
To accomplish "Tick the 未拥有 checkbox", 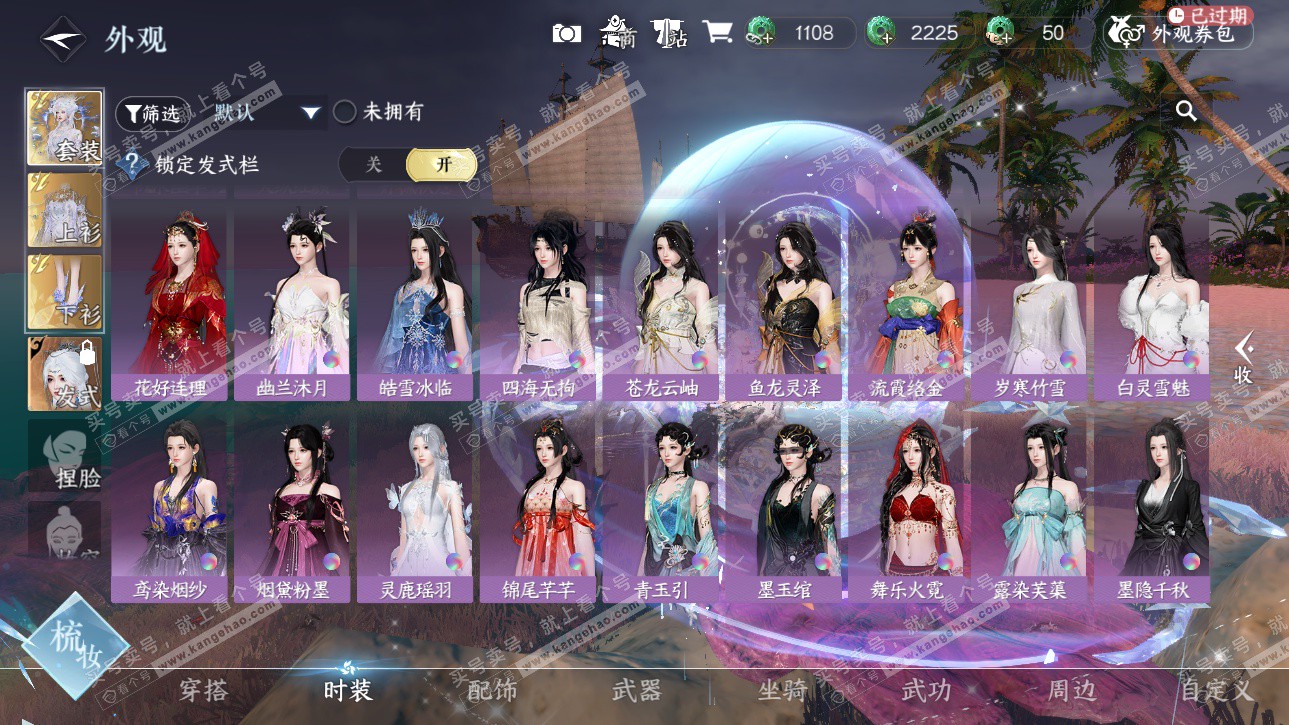I will click(345, 112).
